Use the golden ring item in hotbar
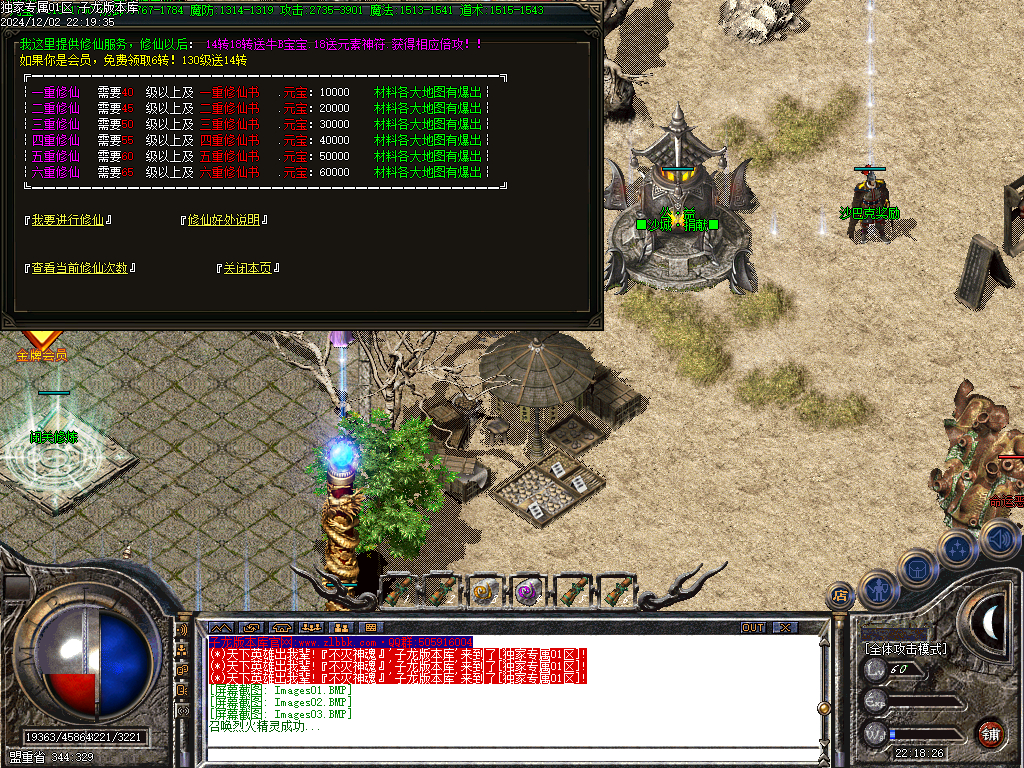Image resolution: width=1024 pixels, height=768 pixels. (x=484, y=591)
